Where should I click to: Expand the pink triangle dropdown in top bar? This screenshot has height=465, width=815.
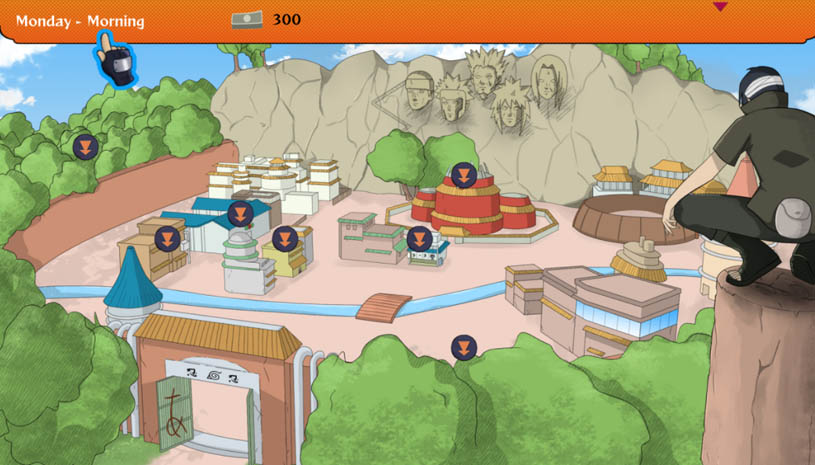pos(720,7)
